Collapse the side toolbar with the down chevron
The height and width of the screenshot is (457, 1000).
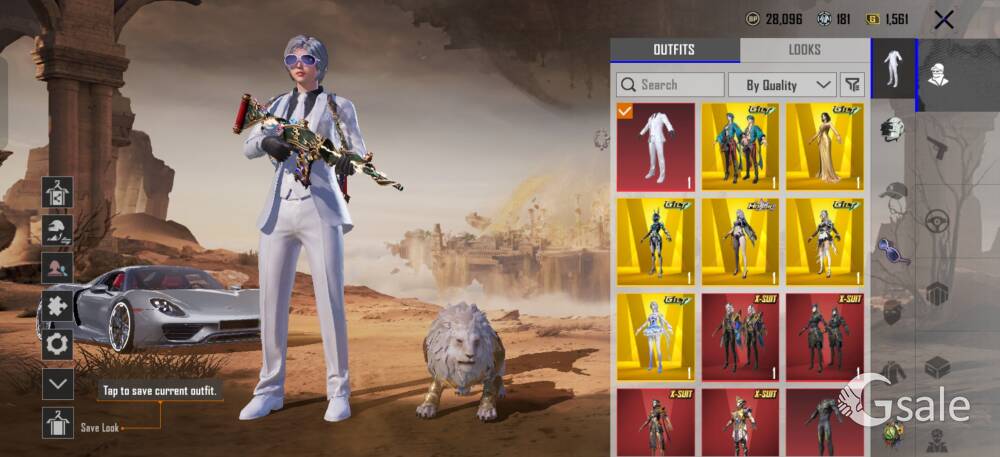(x=58, y=383)
